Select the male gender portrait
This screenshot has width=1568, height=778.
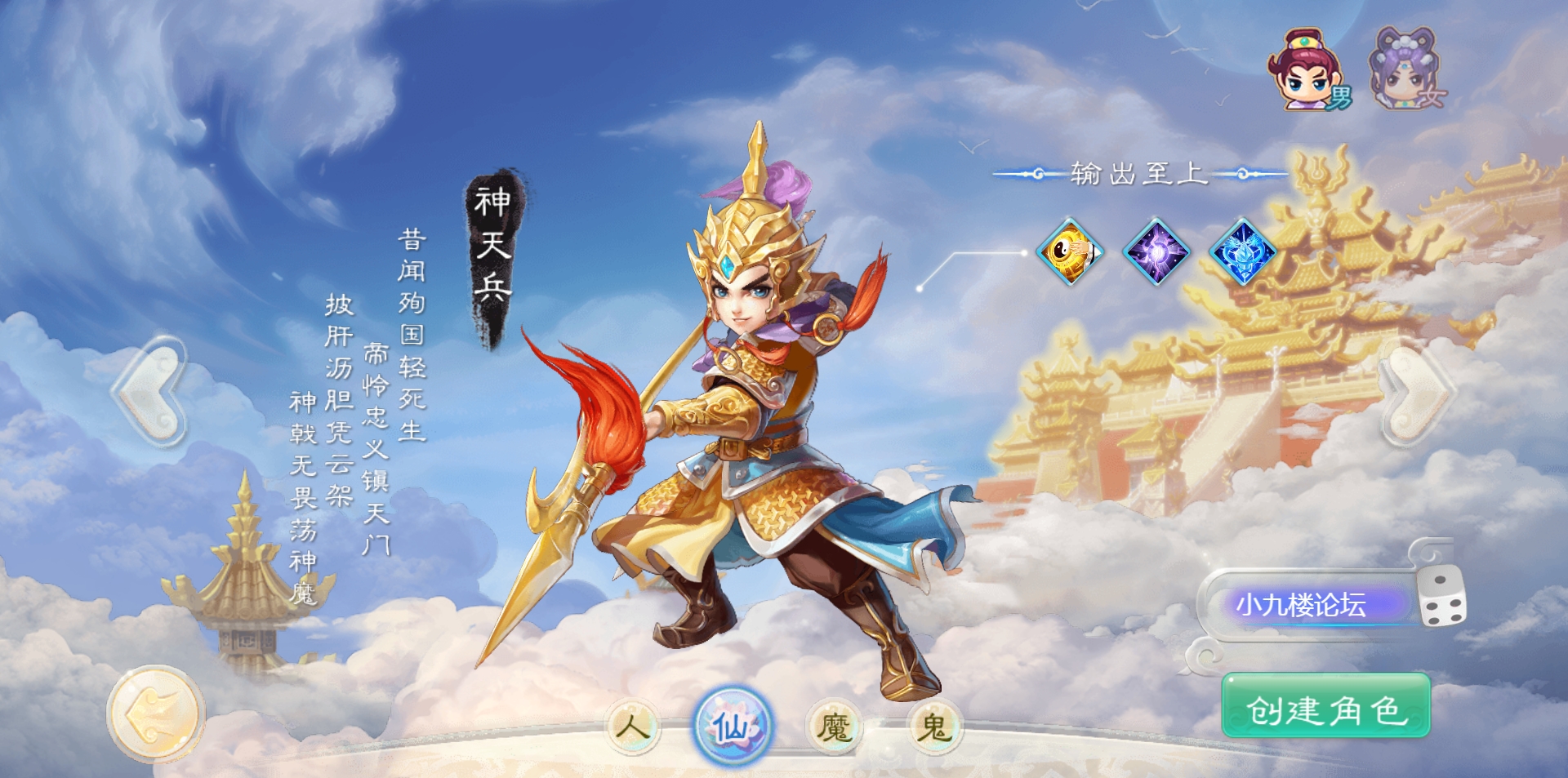[1309, 70]
